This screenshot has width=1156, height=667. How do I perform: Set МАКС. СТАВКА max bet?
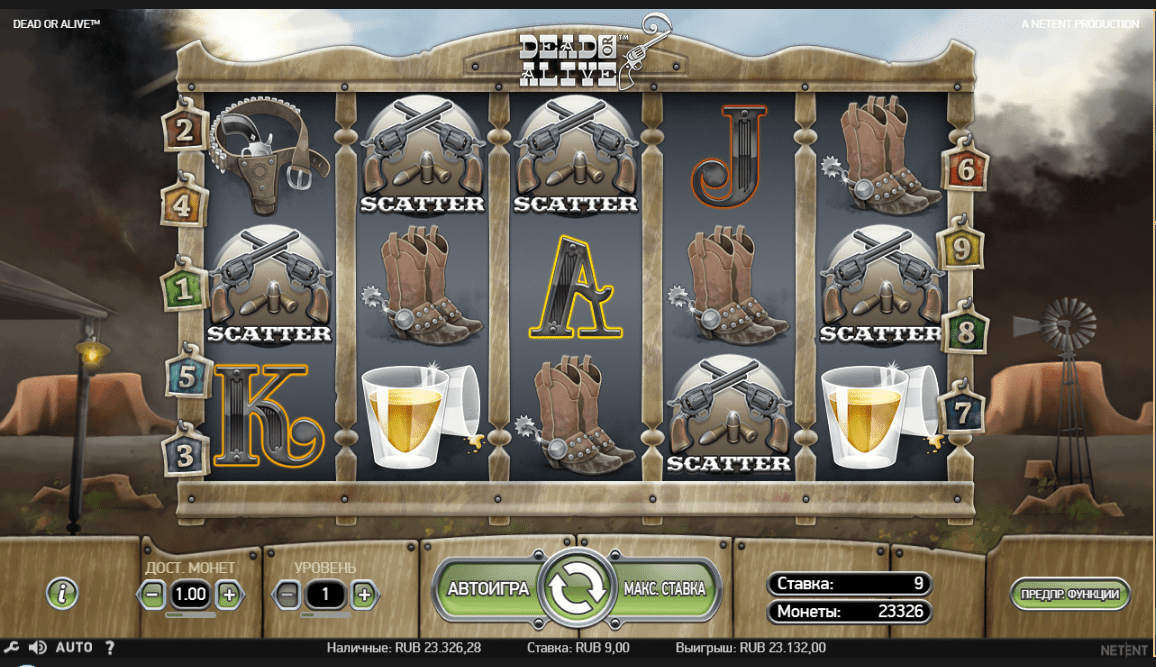coord(665,589)
